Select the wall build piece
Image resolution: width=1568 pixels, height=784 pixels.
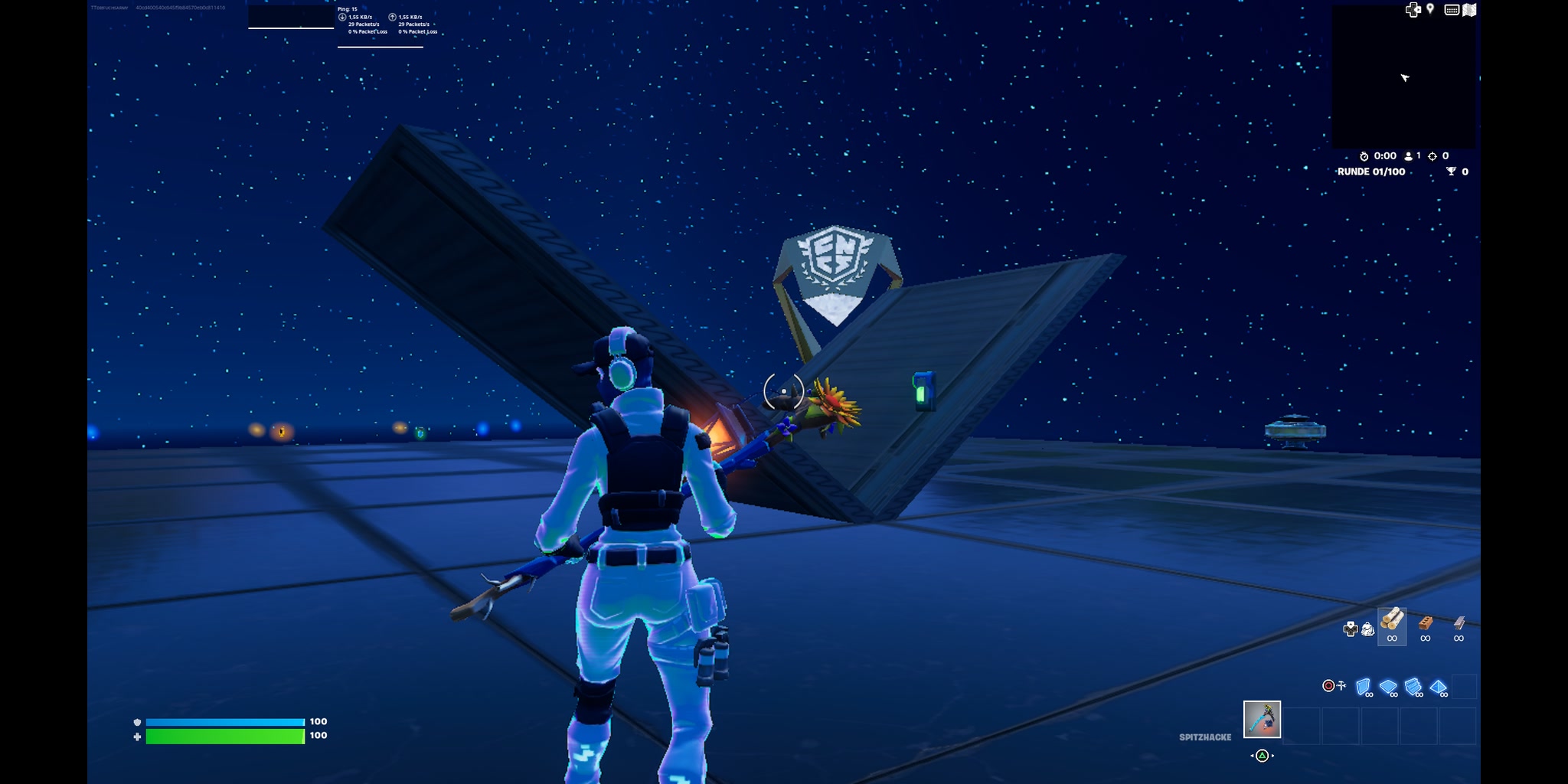click(x=1363, y=686)
